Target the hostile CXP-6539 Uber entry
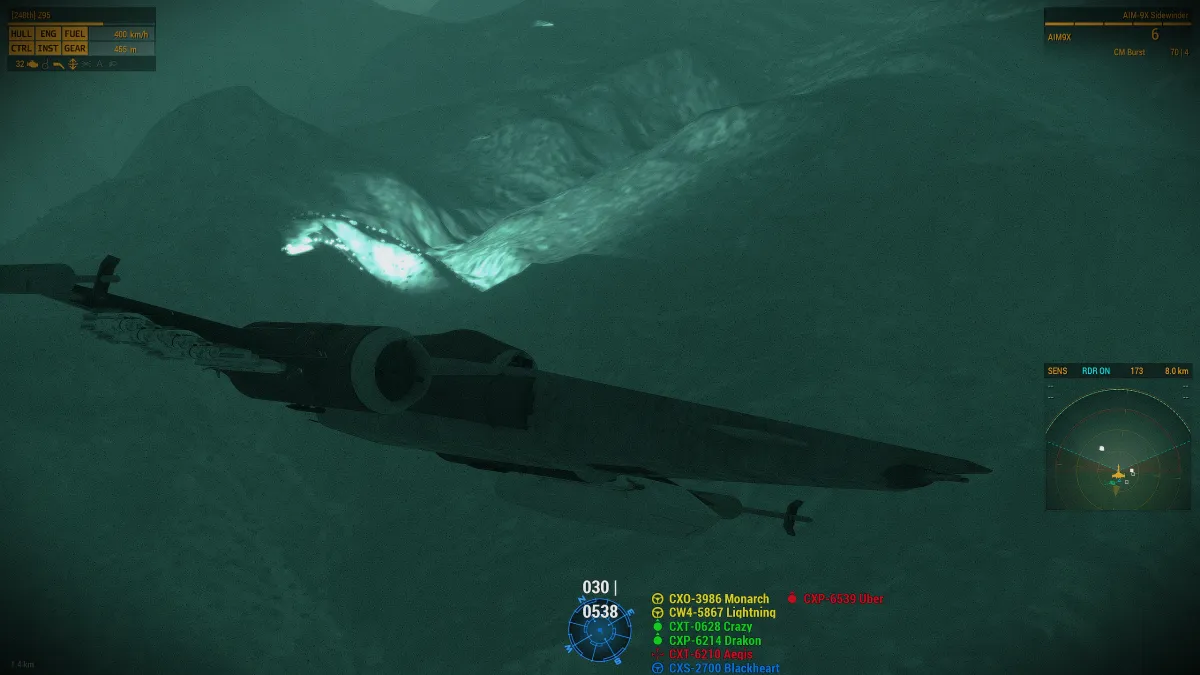1200x675 pixels. pyautogui.click(x=843, y=599)
